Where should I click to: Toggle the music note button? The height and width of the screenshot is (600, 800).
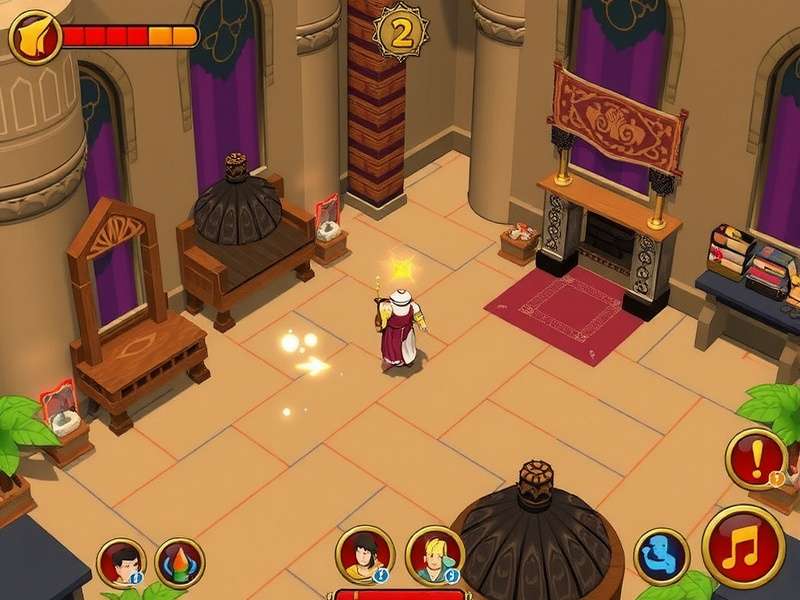pos(743,547)
